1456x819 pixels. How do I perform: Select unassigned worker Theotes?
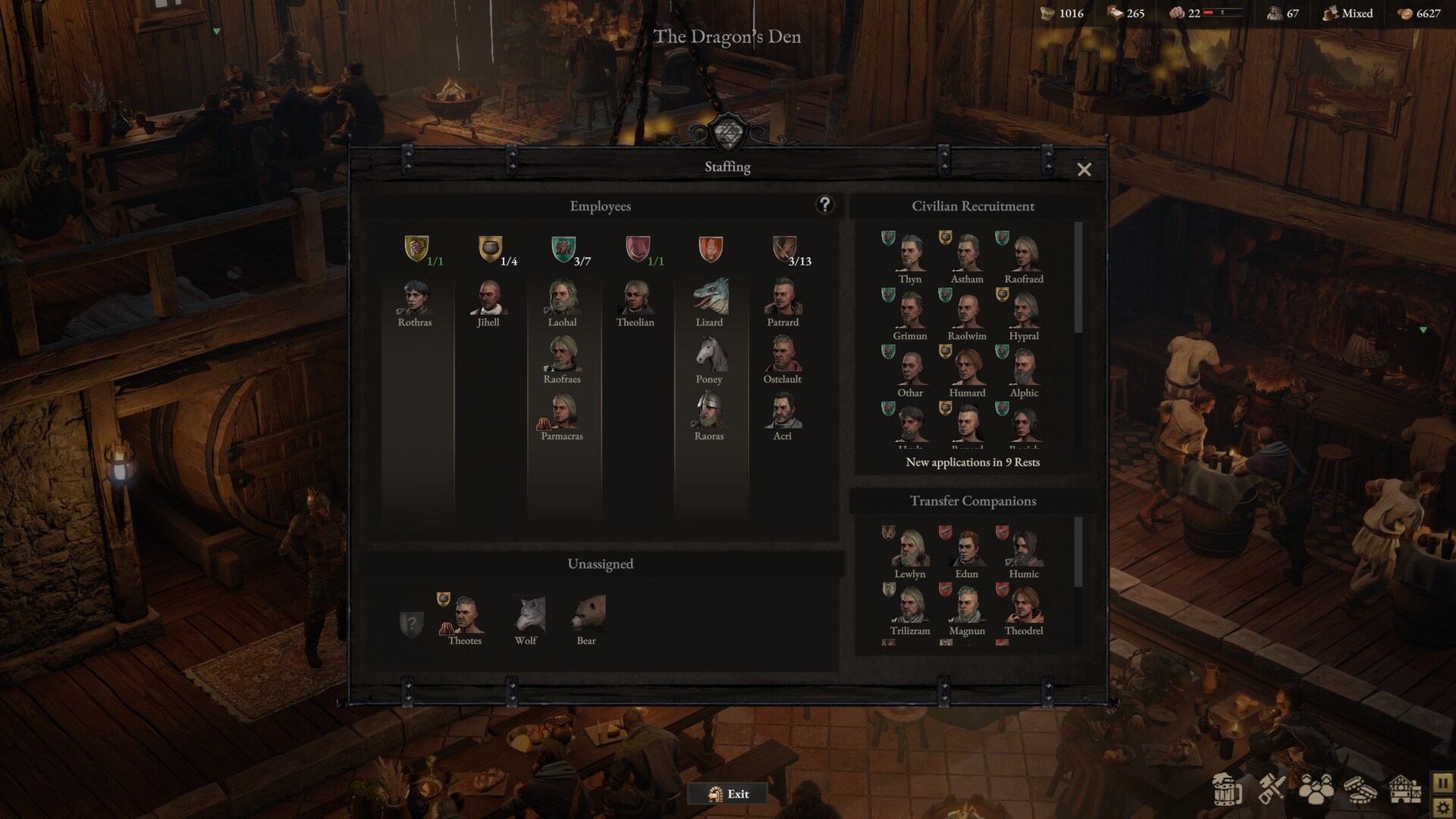point(465,616)
